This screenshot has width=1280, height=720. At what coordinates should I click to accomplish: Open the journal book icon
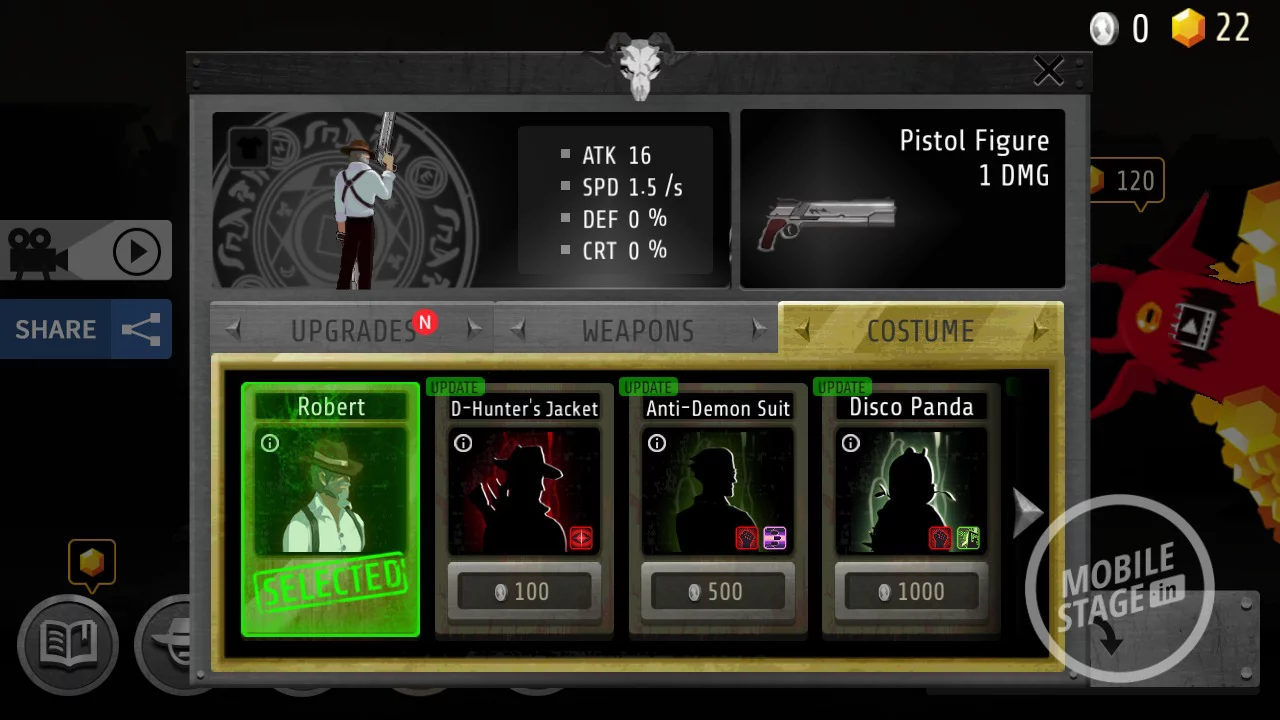click(67, 645)
